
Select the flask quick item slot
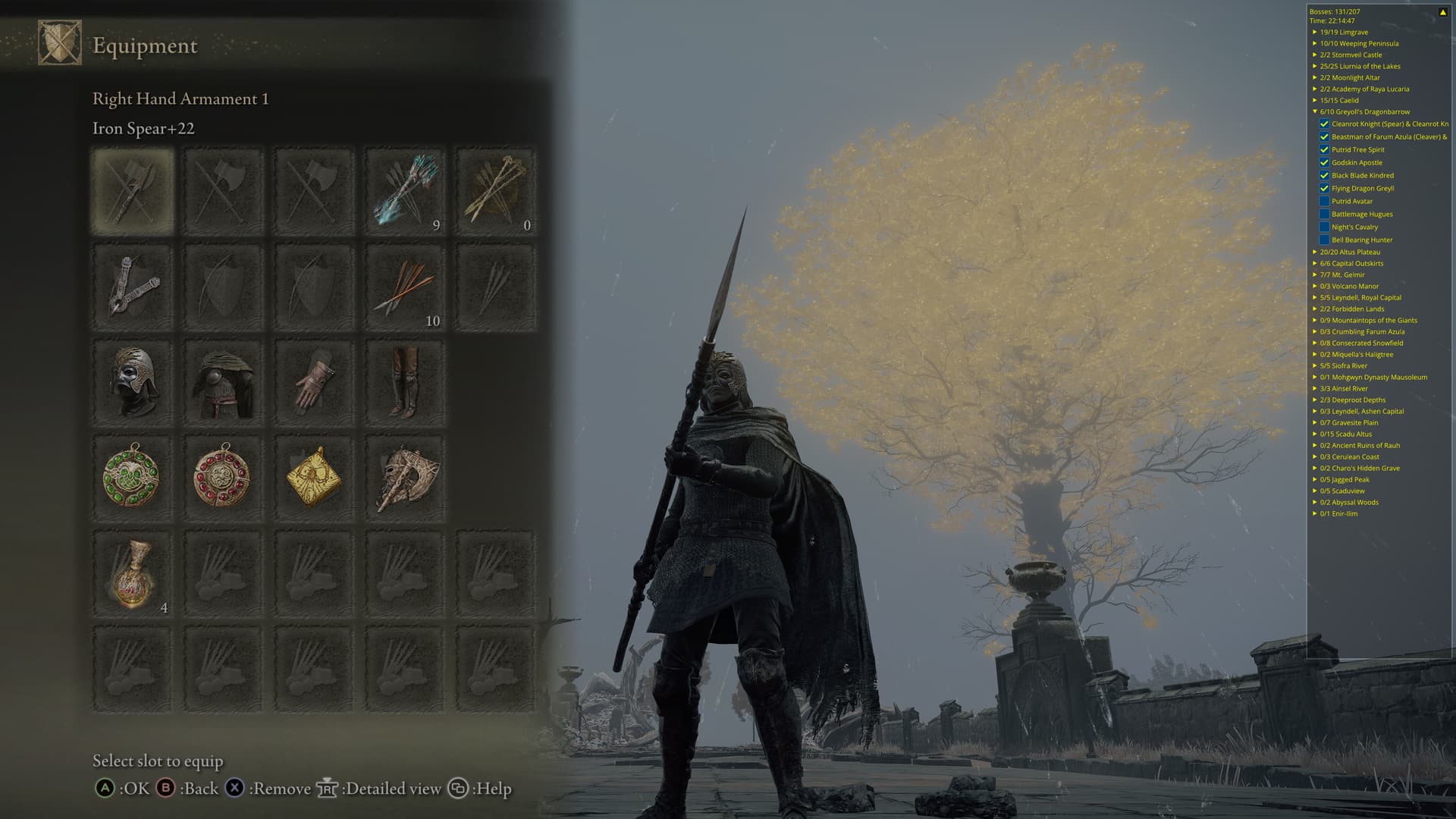[133, 574]
